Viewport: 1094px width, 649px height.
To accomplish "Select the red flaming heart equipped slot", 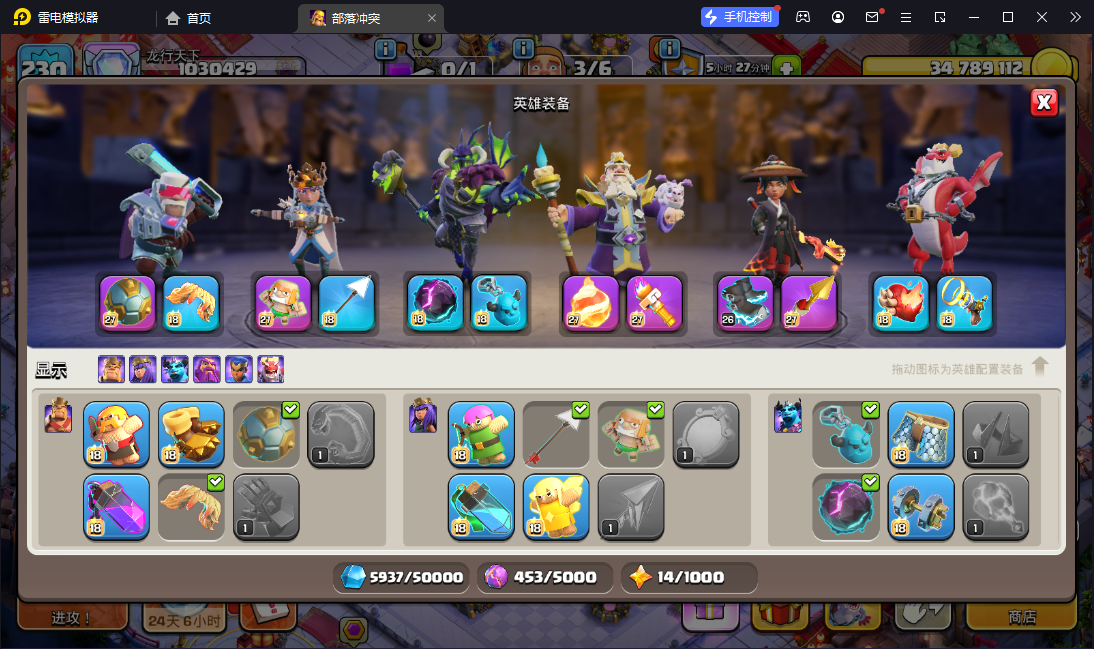I will (901, 302).
